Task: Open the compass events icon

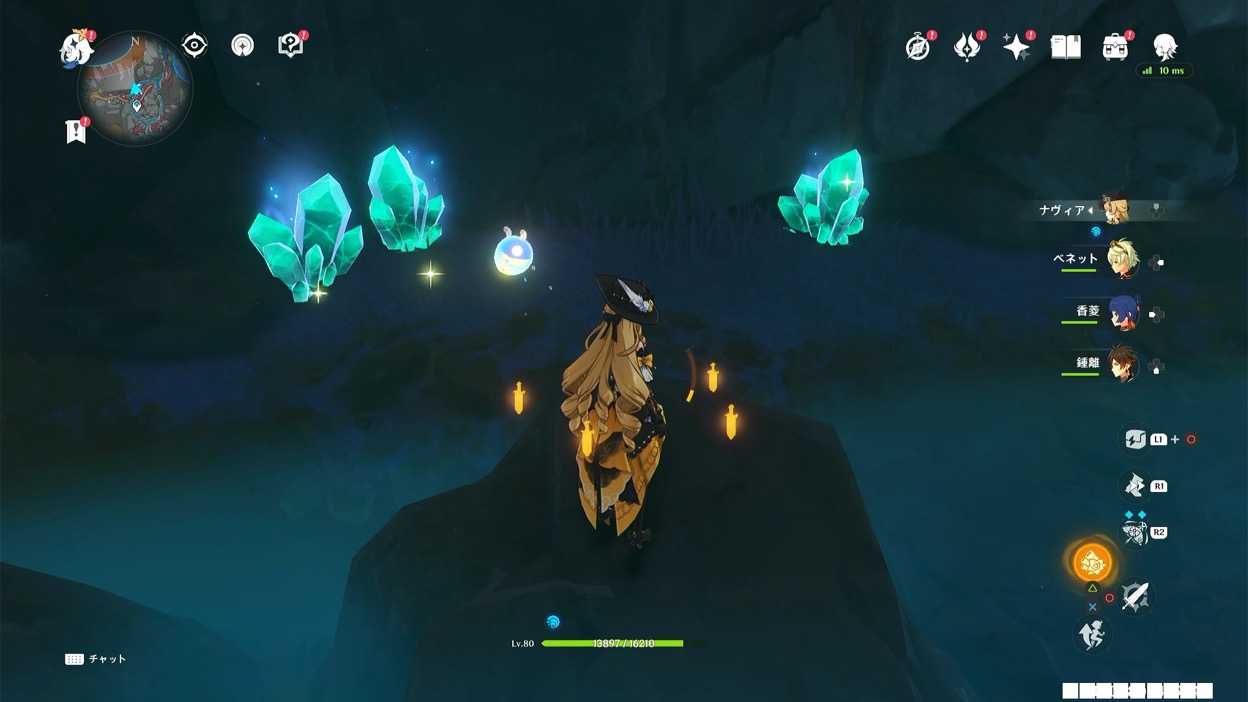Action: [917, 47]
